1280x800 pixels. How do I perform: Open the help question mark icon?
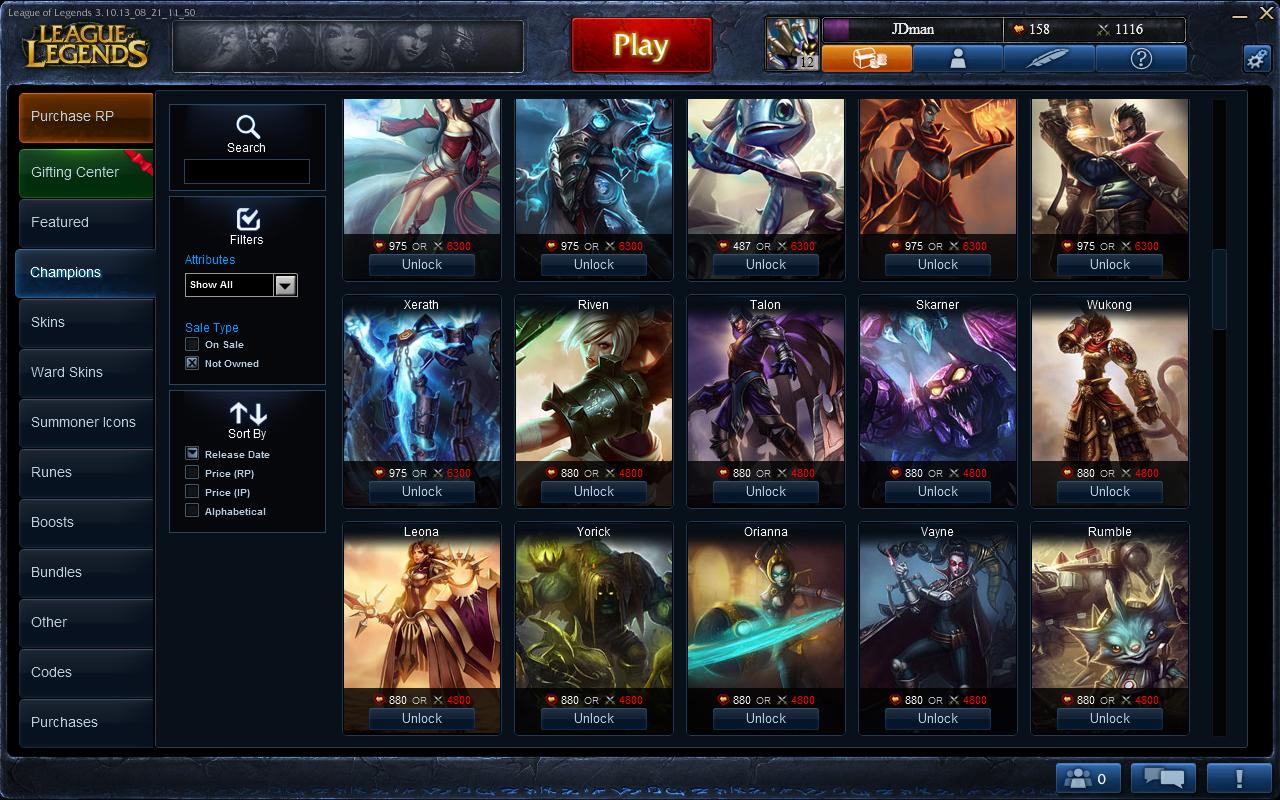[x=1140, y=59]
